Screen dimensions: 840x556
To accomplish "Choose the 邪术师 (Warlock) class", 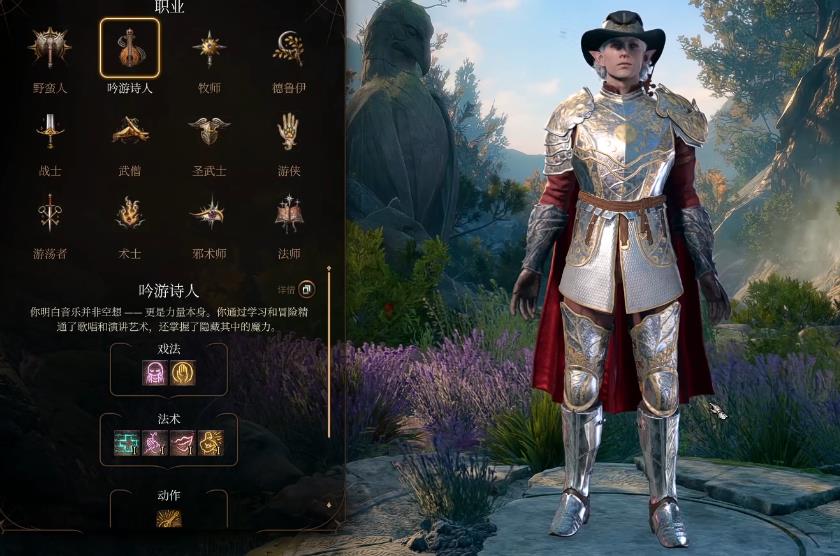I will tap(209, 214).
